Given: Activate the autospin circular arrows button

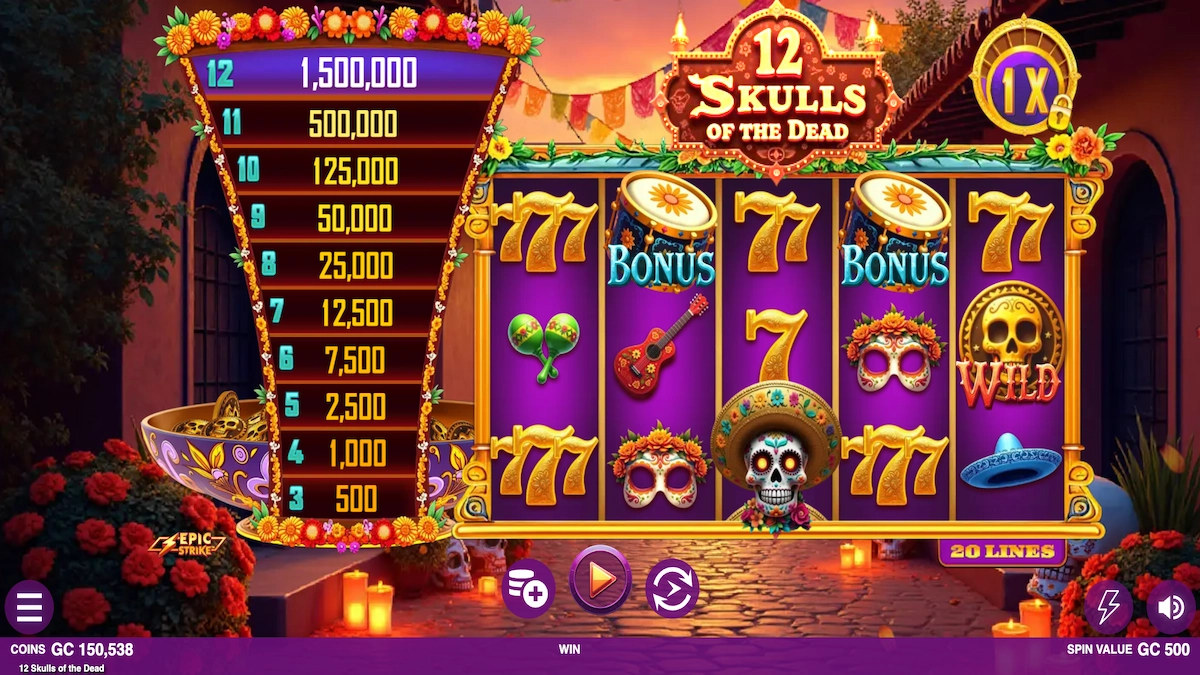Looking at the screenshot, I should point(672,587).
